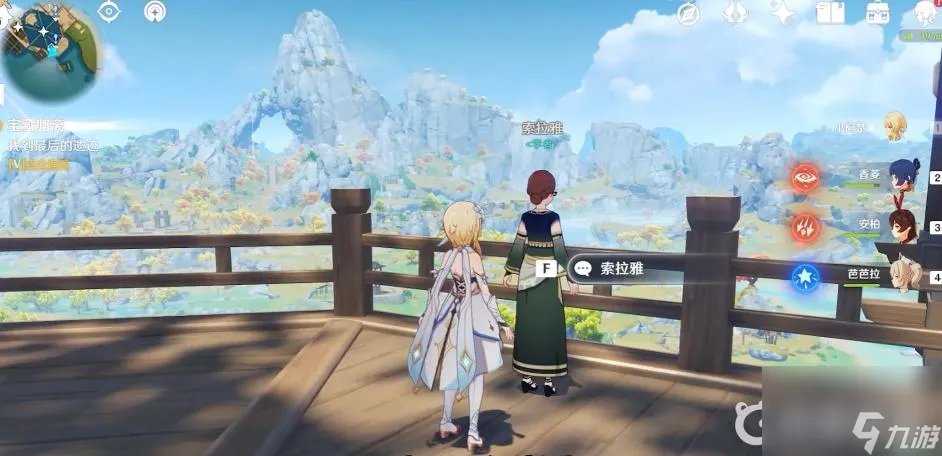Talk to 索拉雅 via the dialogue prompt

point(617,268)
